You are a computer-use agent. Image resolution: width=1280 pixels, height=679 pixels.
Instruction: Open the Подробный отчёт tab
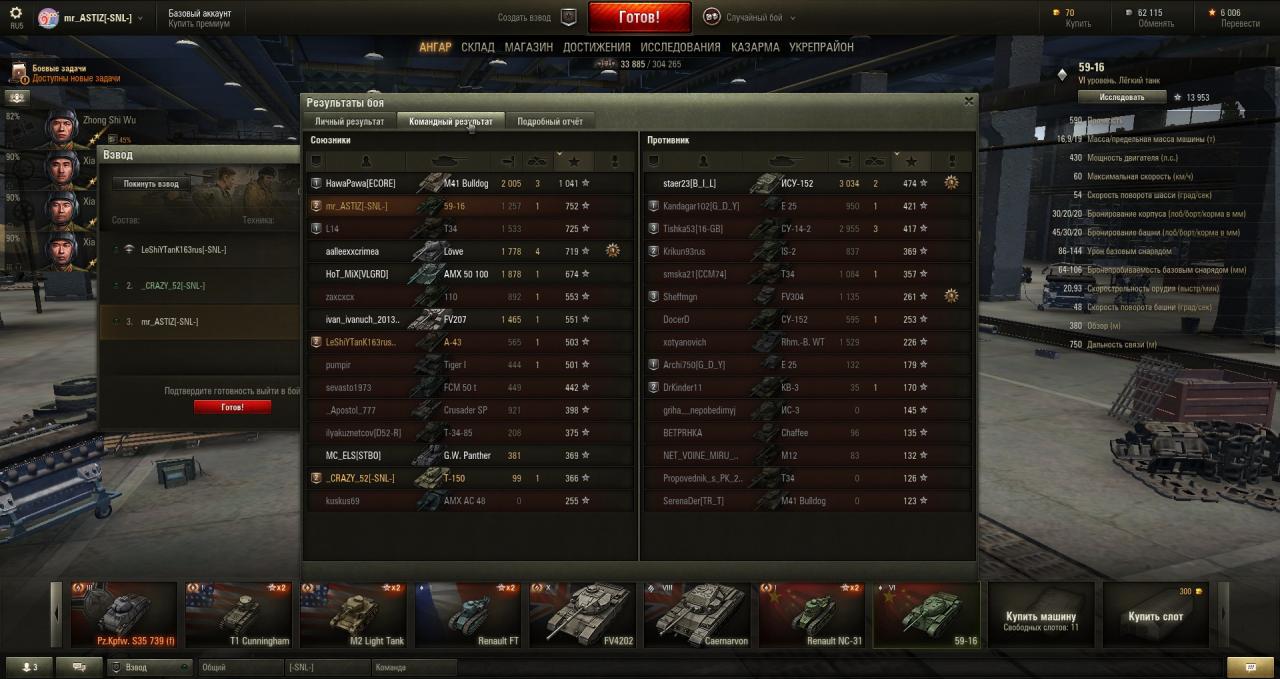tap(549, 121)
